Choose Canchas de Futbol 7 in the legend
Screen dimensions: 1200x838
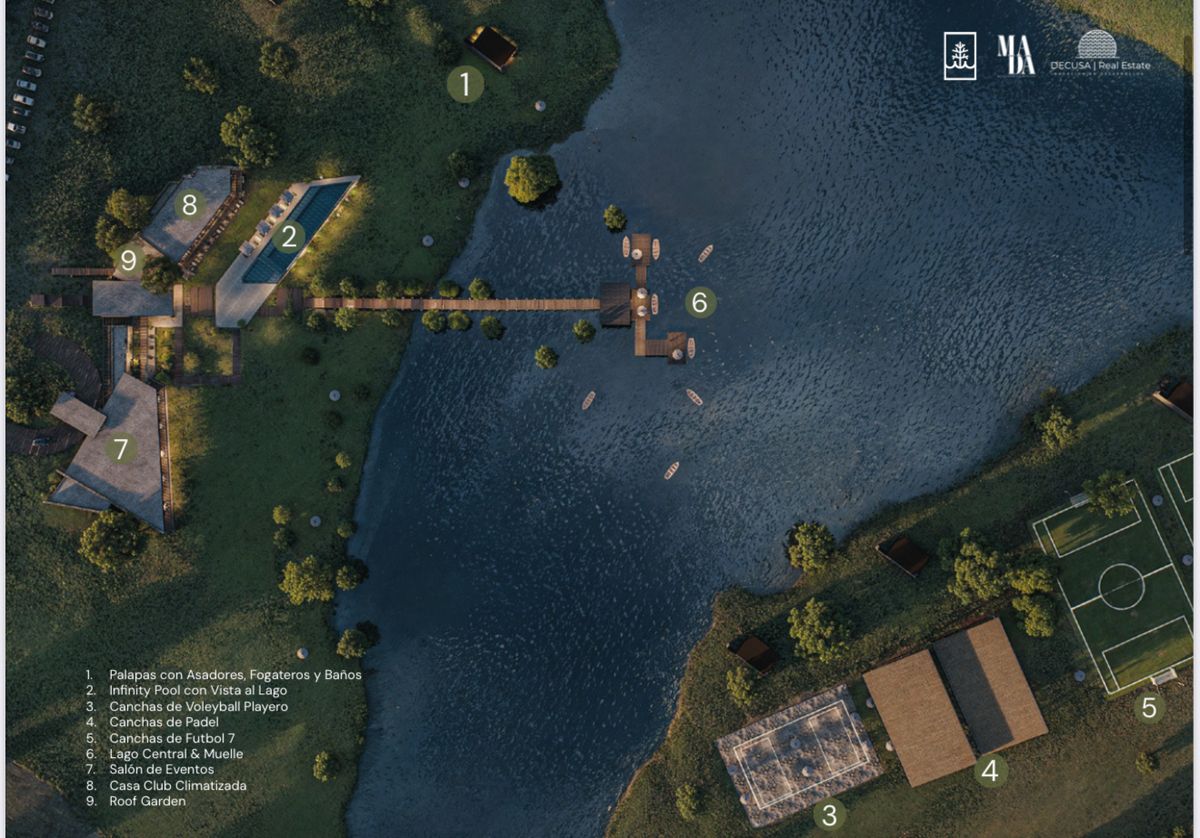point(172,738)
